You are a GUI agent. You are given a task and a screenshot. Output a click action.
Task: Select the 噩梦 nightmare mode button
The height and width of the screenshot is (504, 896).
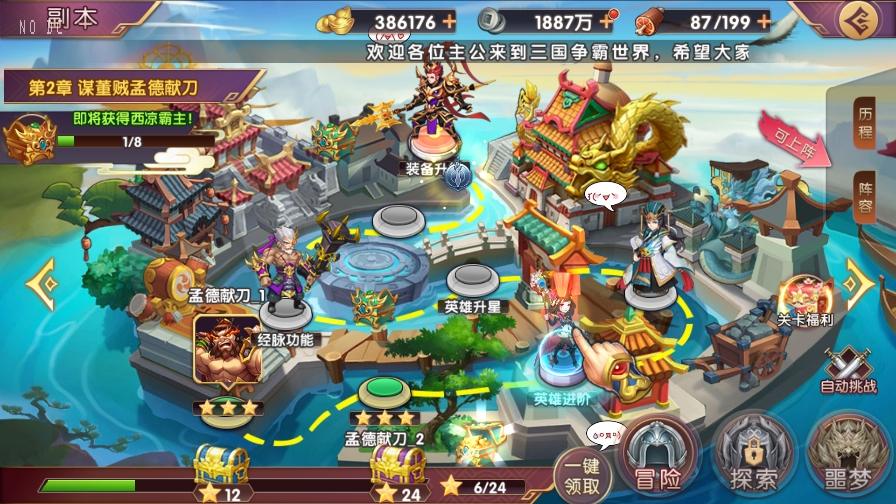click(847, 461)
